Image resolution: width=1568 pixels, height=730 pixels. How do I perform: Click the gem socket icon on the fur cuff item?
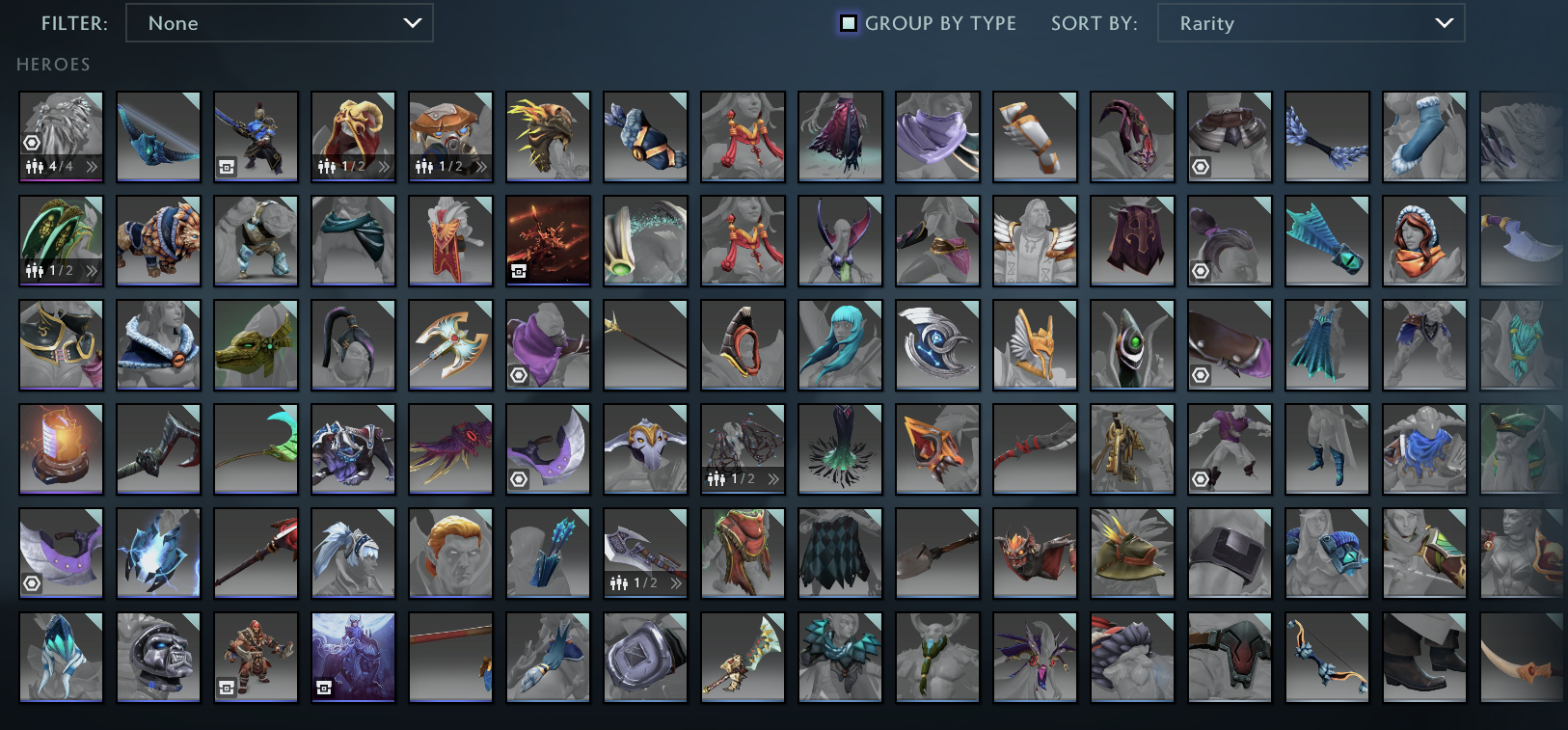point(1201,165)
